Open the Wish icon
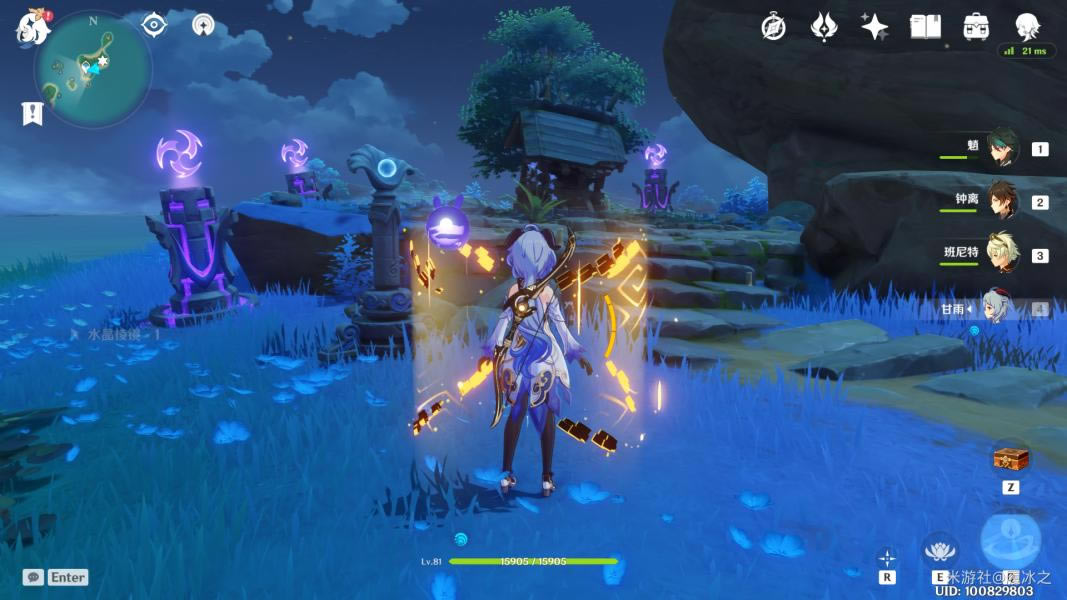The width and height of the screenshot is (1067, 600). (x=824, y=27)
